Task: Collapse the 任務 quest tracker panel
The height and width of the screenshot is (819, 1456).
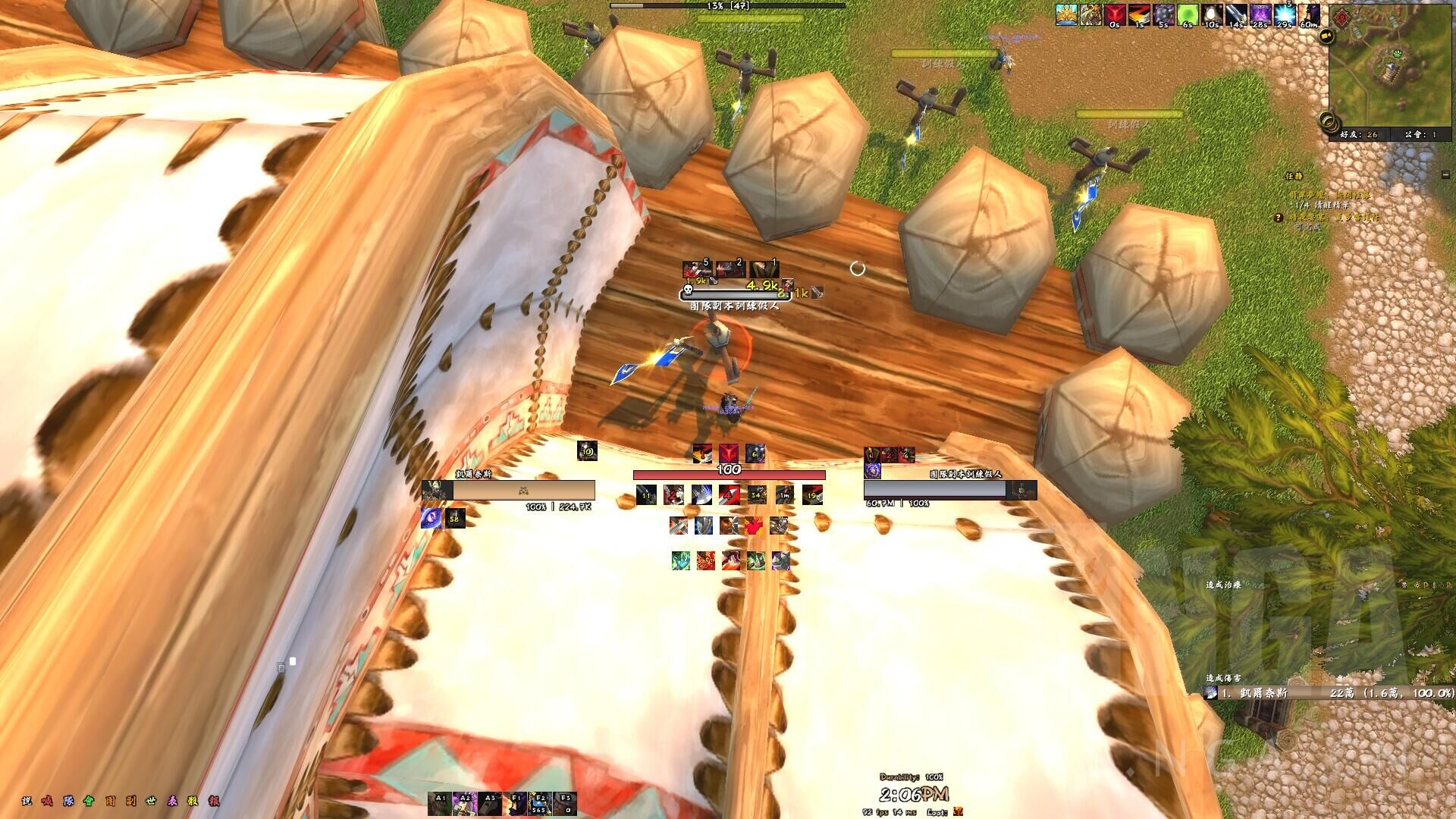Action: pos(1445,175)
